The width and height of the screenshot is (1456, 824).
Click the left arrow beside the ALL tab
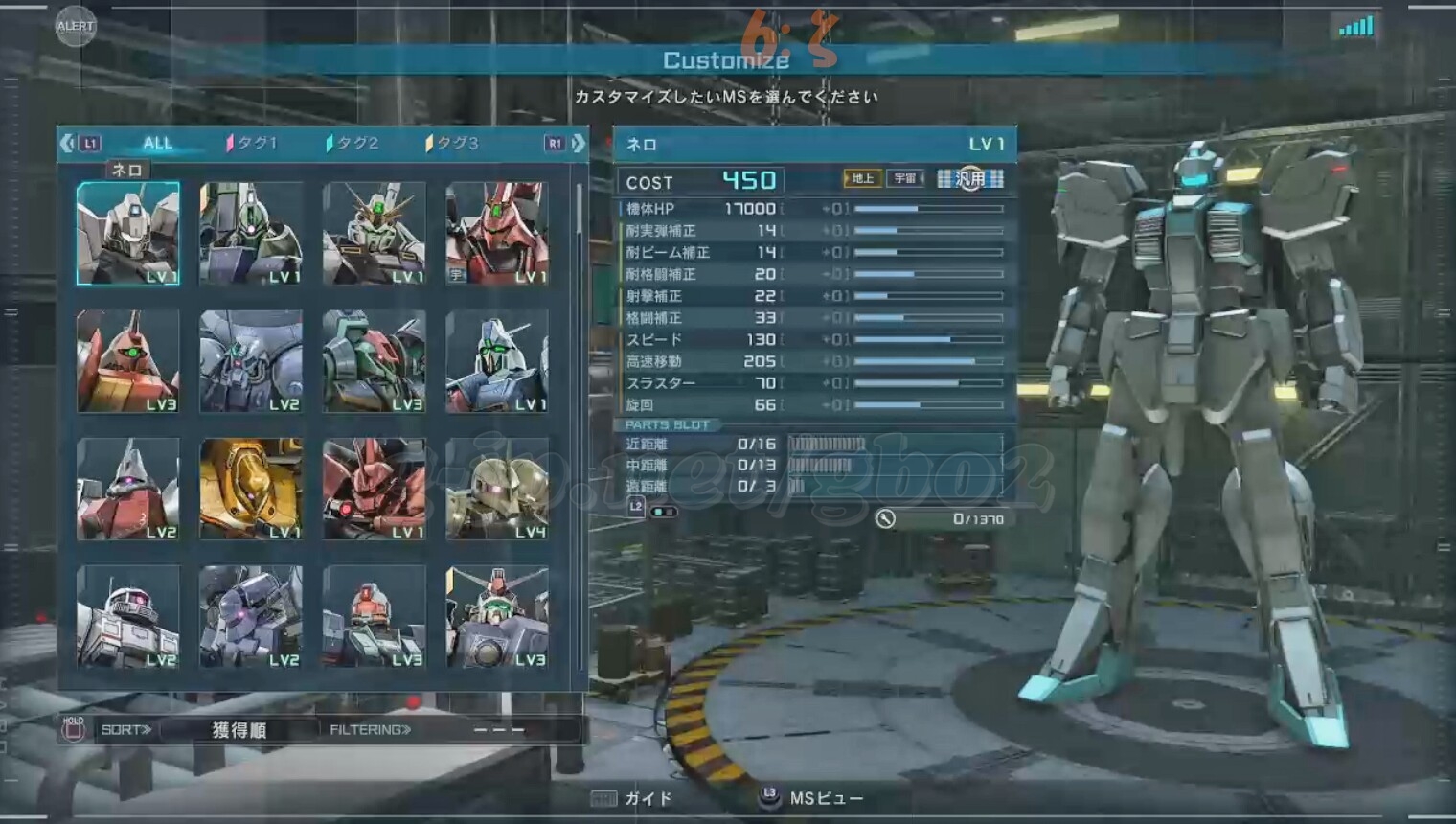pos(66,143)
